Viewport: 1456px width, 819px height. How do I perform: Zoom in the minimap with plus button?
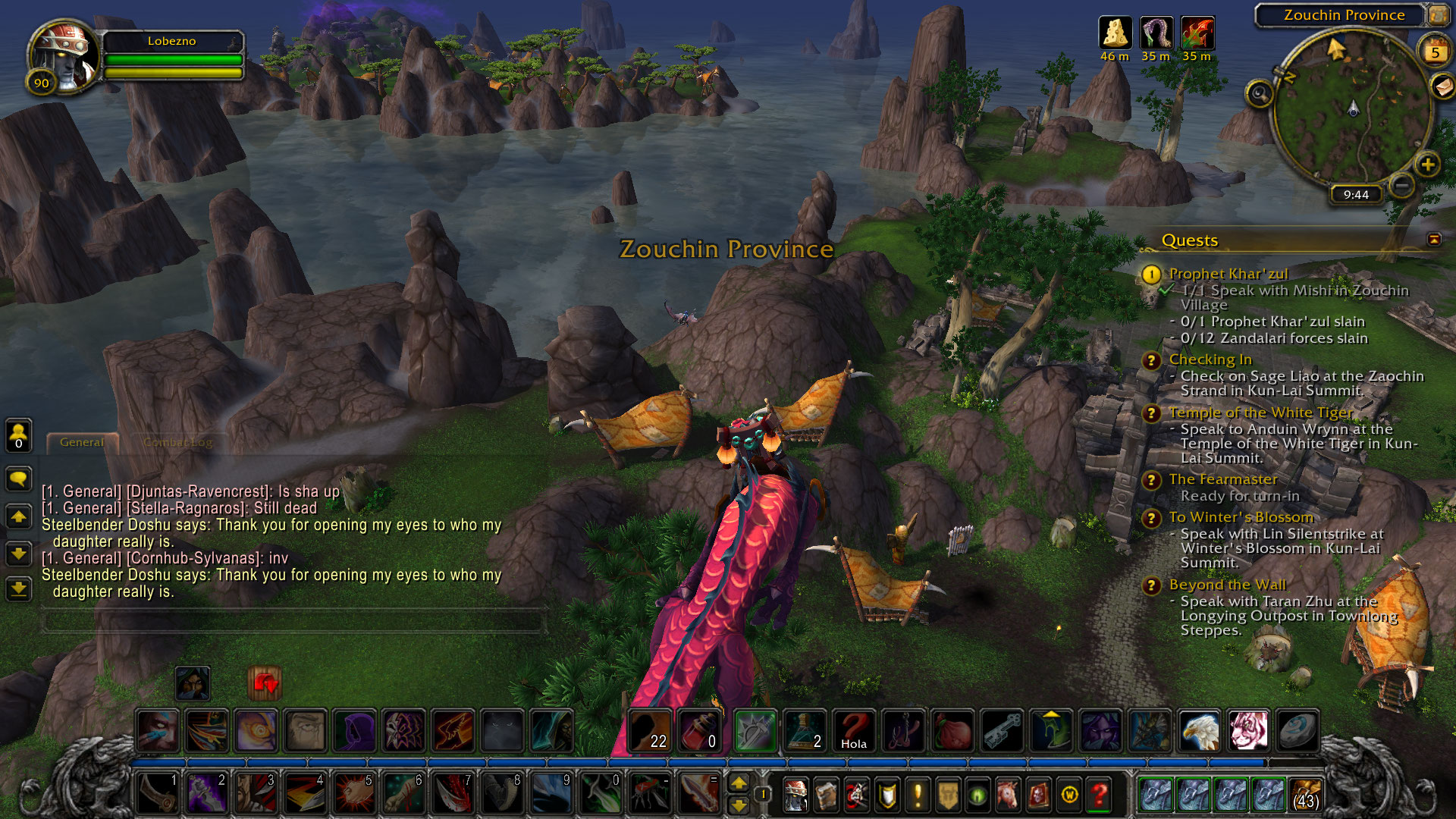point(1428,165)
